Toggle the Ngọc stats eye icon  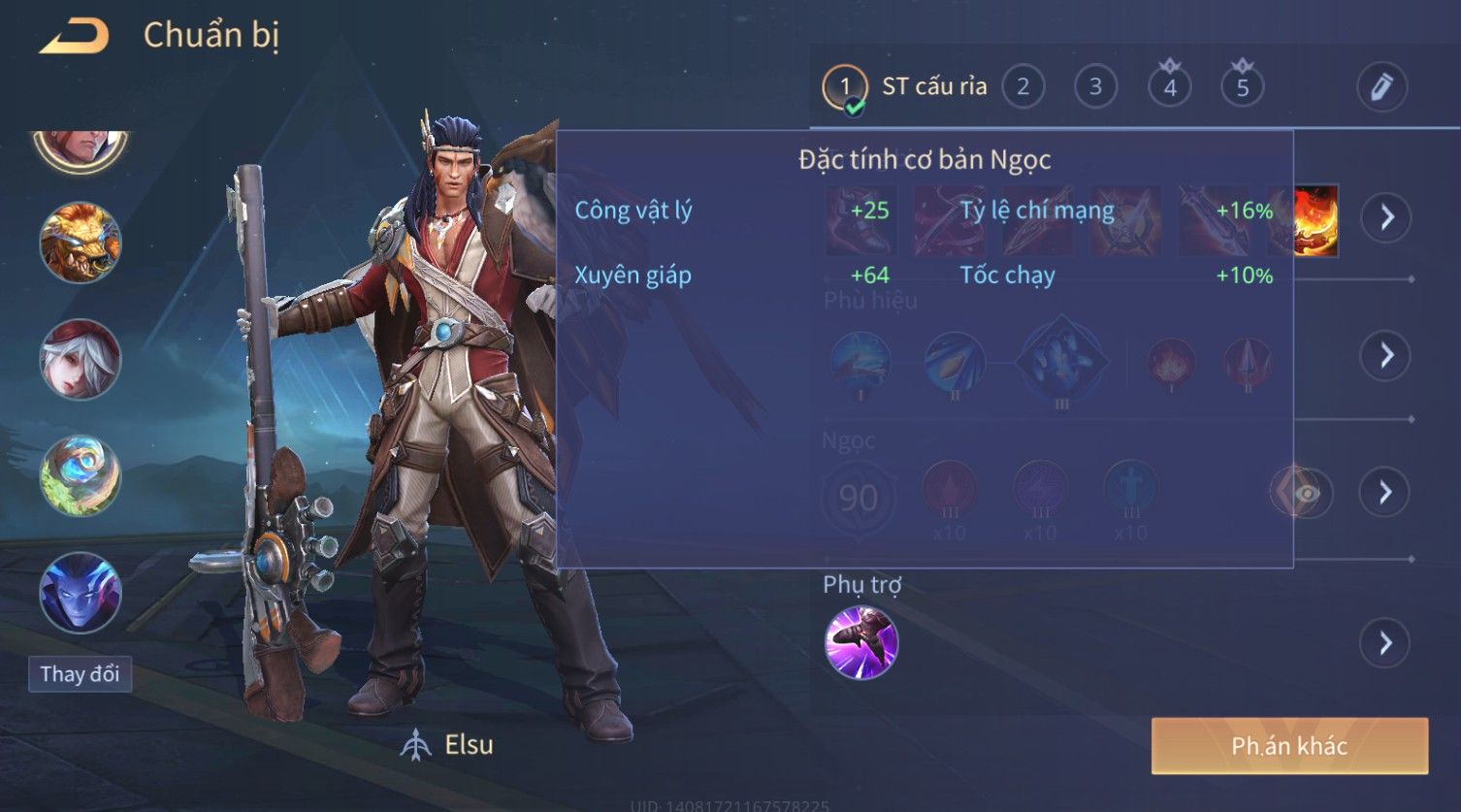click(1306, 494)
